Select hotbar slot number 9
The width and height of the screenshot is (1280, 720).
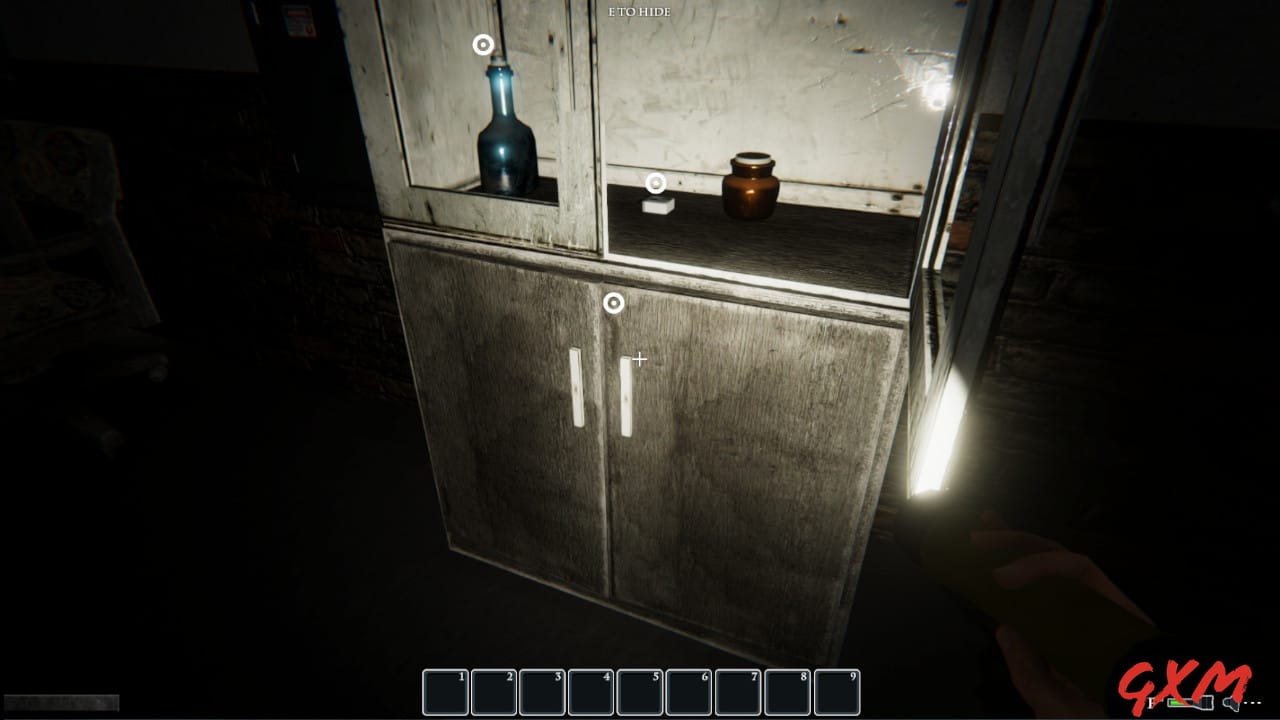(837, 692)
